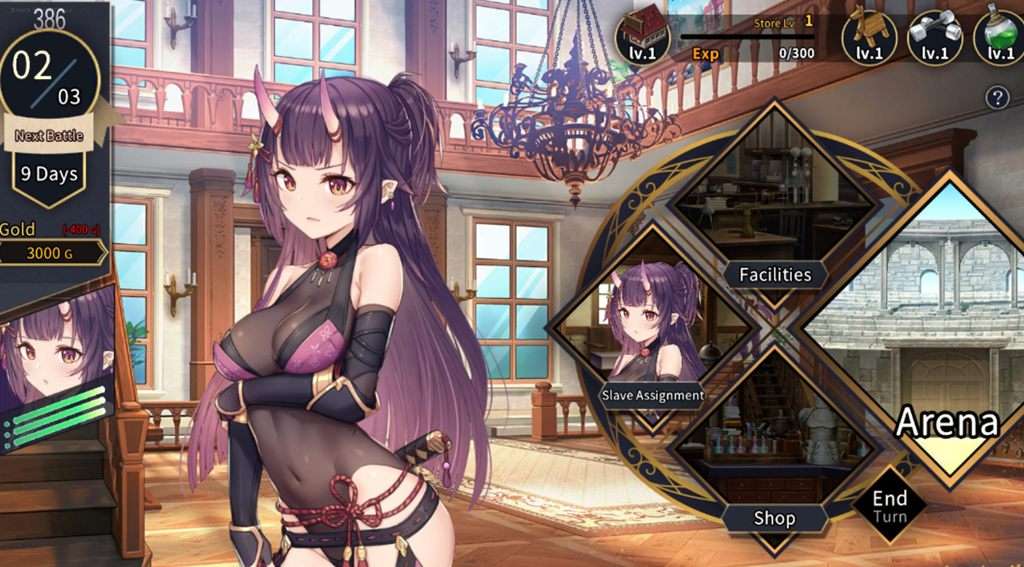
Task: Open the Facilities menu
Action: tap(774, 274)
